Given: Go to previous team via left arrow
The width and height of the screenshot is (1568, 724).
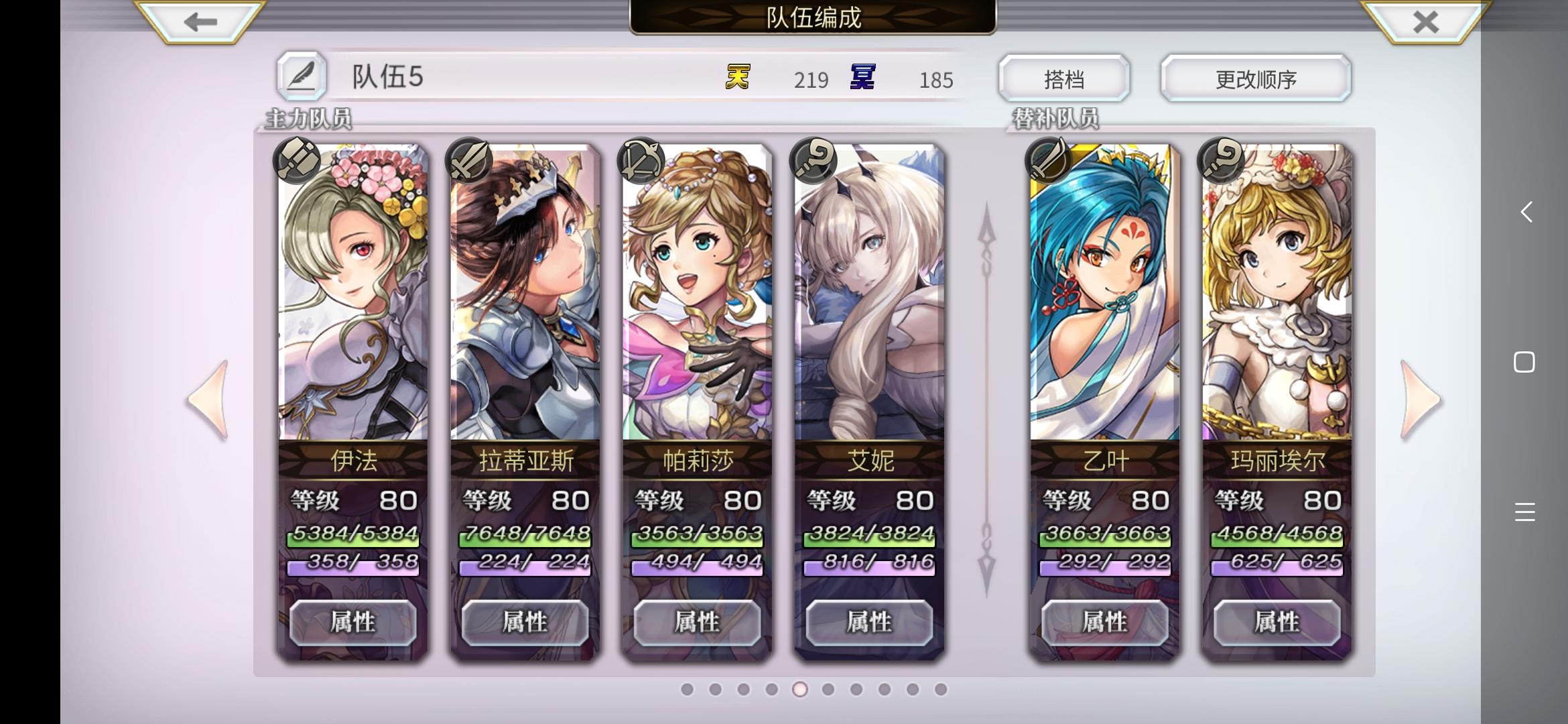Looking at the screenshot, I should pos(208,398).
